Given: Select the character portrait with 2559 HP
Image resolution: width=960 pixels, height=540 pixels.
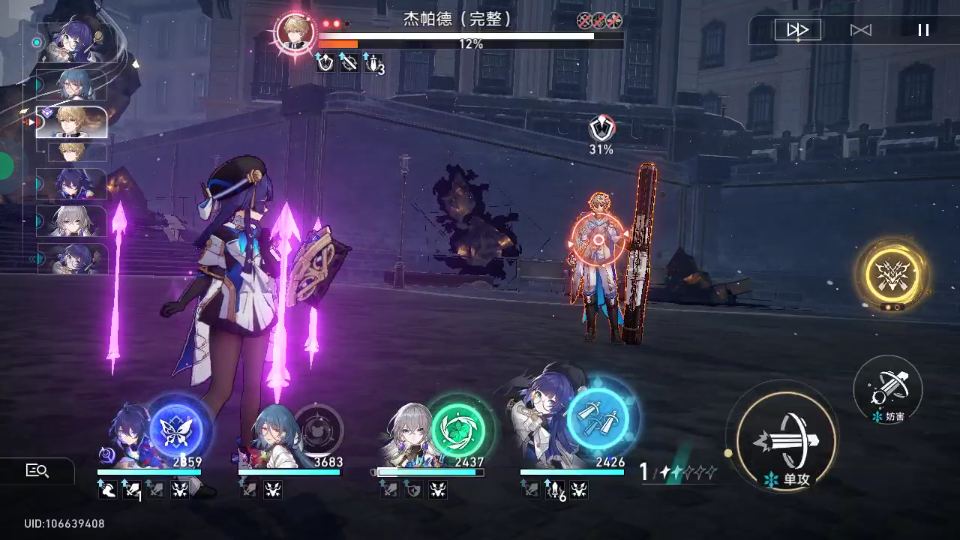Looking at the screenshot, I should point(128,434).
